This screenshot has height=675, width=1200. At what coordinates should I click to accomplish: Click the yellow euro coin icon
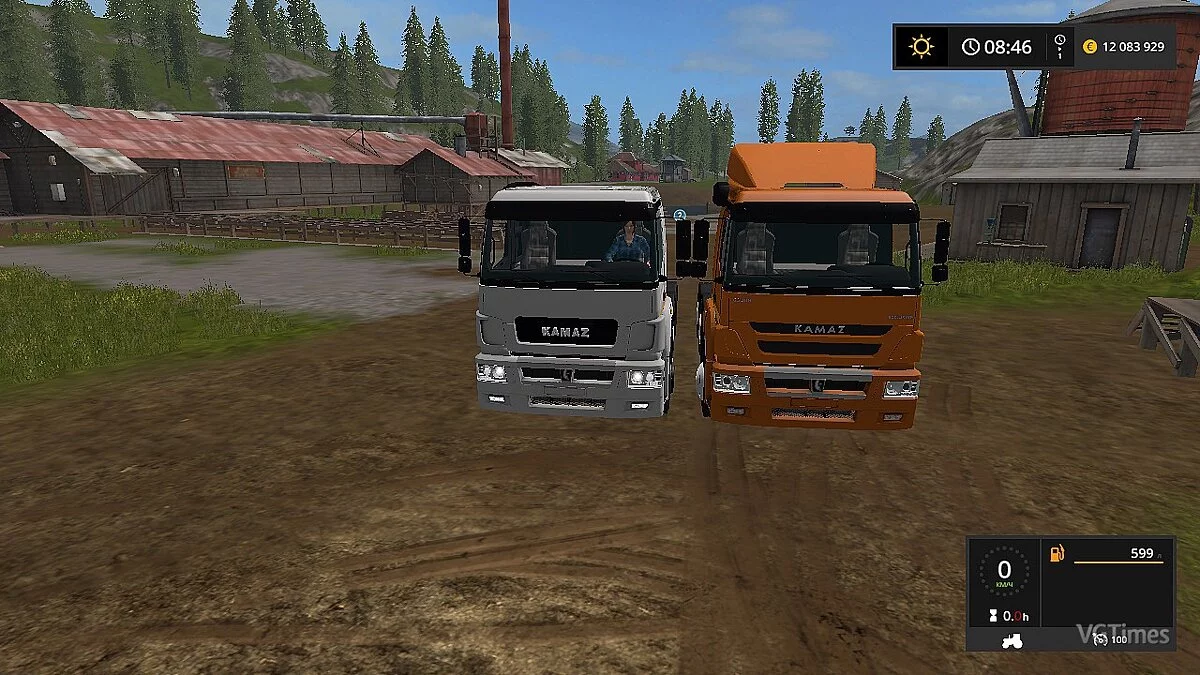tap(1090, 46)
